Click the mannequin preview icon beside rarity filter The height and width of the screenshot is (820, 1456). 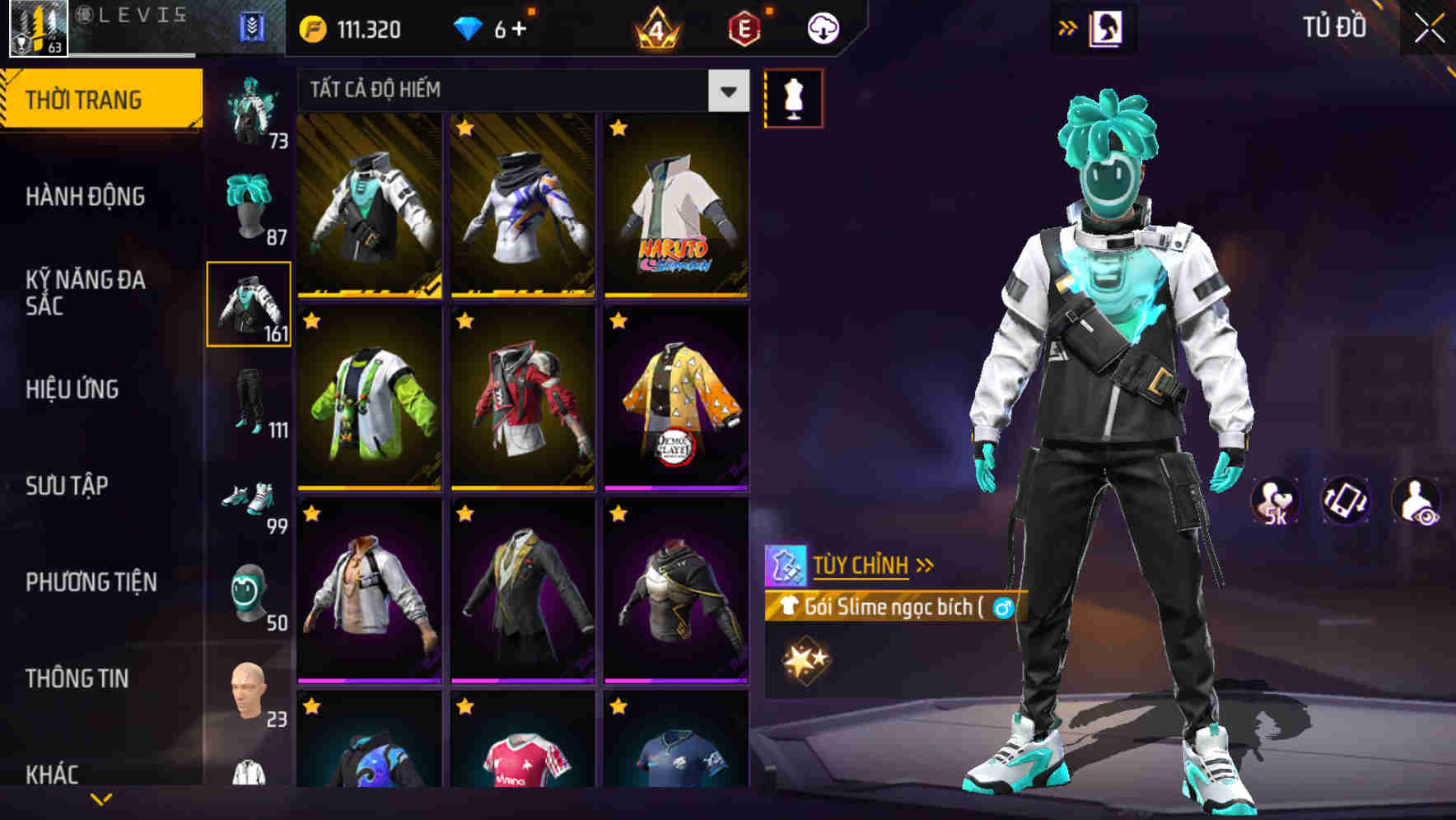793,97
